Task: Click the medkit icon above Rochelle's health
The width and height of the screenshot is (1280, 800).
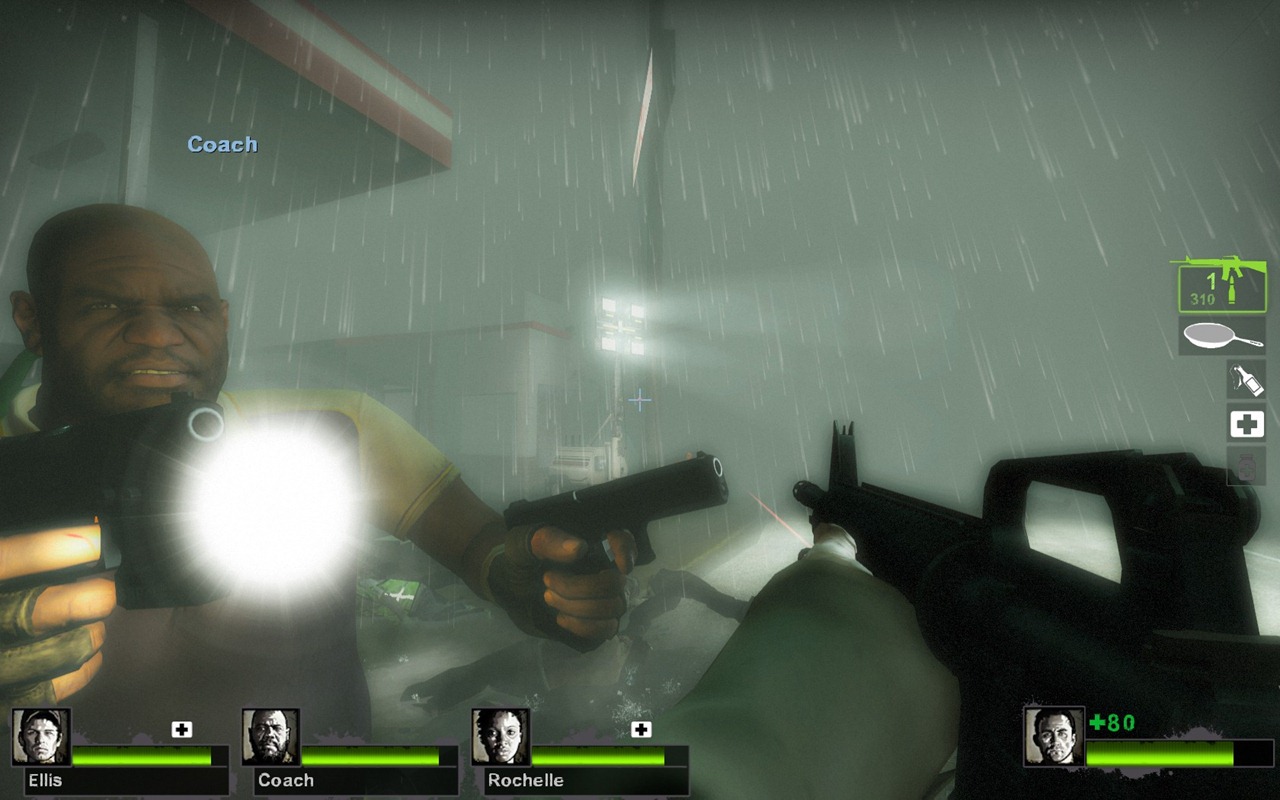Action: click(641, 729)
